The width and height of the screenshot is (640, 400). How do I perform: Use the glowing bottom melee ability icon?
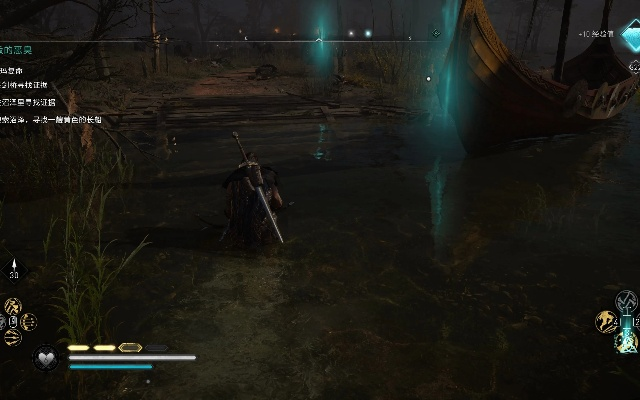click(626, 342)
